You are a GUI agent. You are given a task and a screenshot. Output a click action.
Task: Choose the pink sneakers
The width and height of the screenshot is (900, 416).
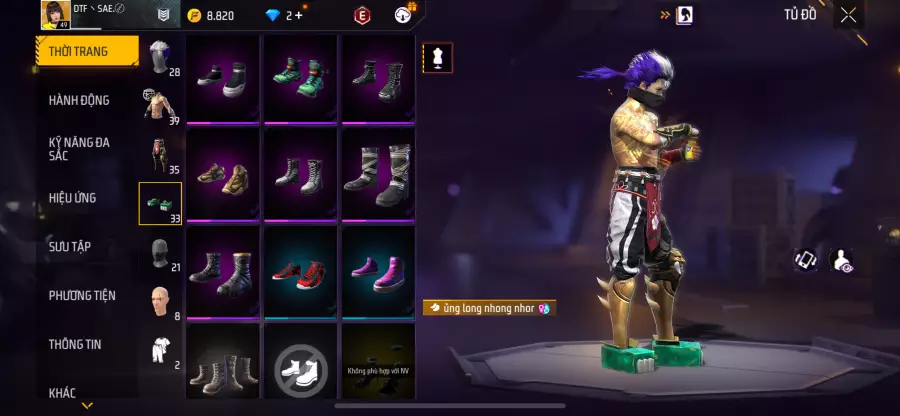coord(378,271)
